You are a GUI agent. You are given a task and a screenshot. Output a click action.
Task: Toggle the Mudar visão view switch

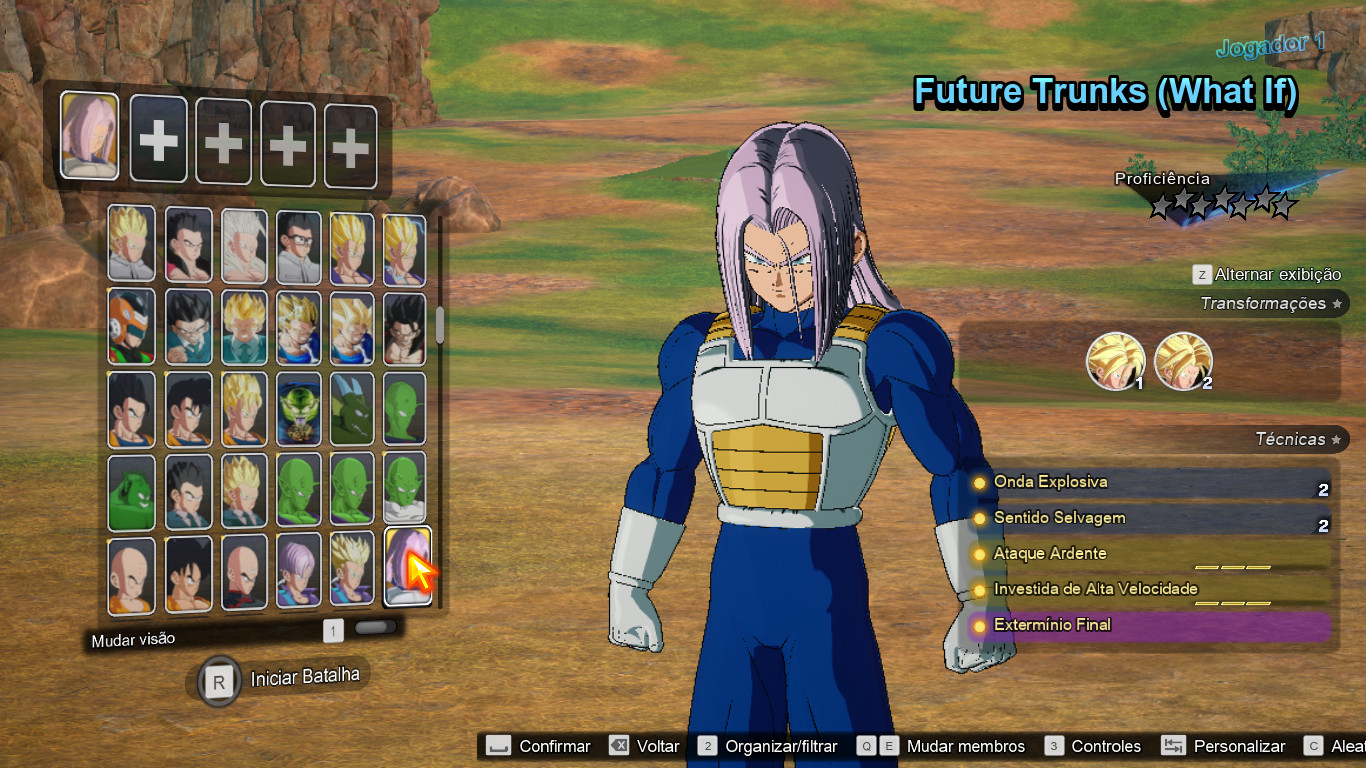pyautogui.click(x=375, y=628)
